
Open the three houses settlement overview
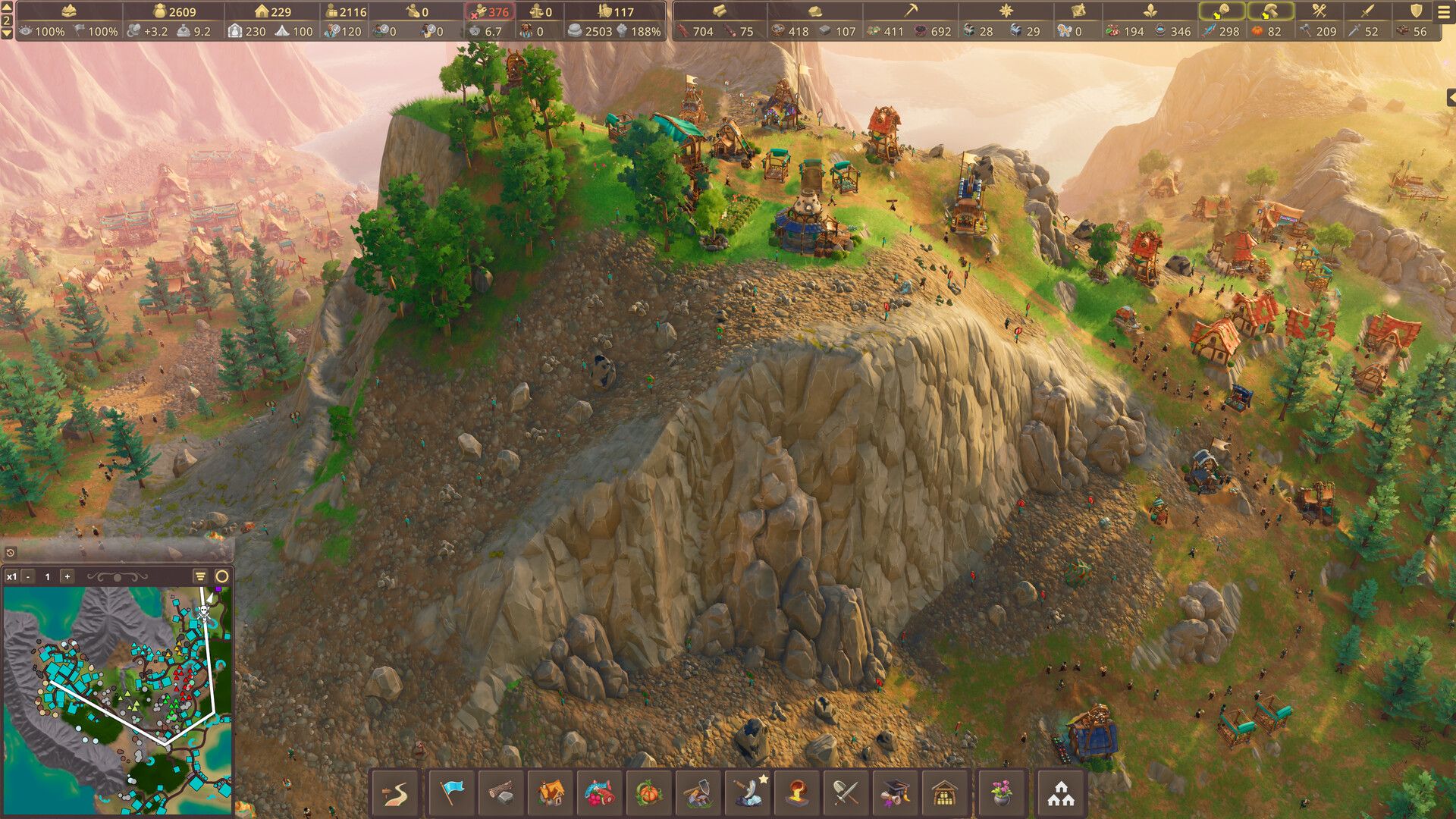1061,793
